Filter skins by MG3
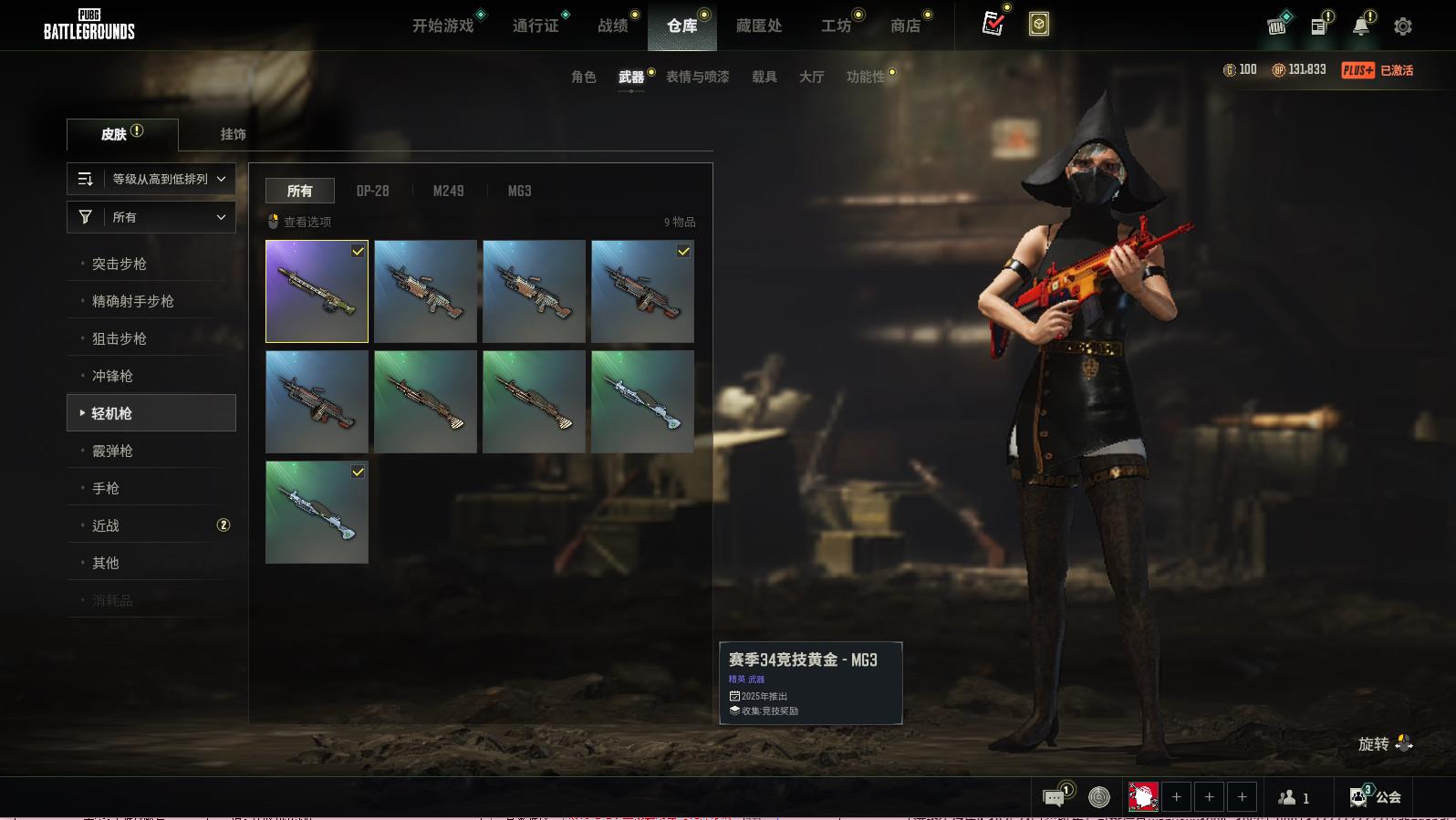Screen dimensions: 1456x820 [519, 191]
